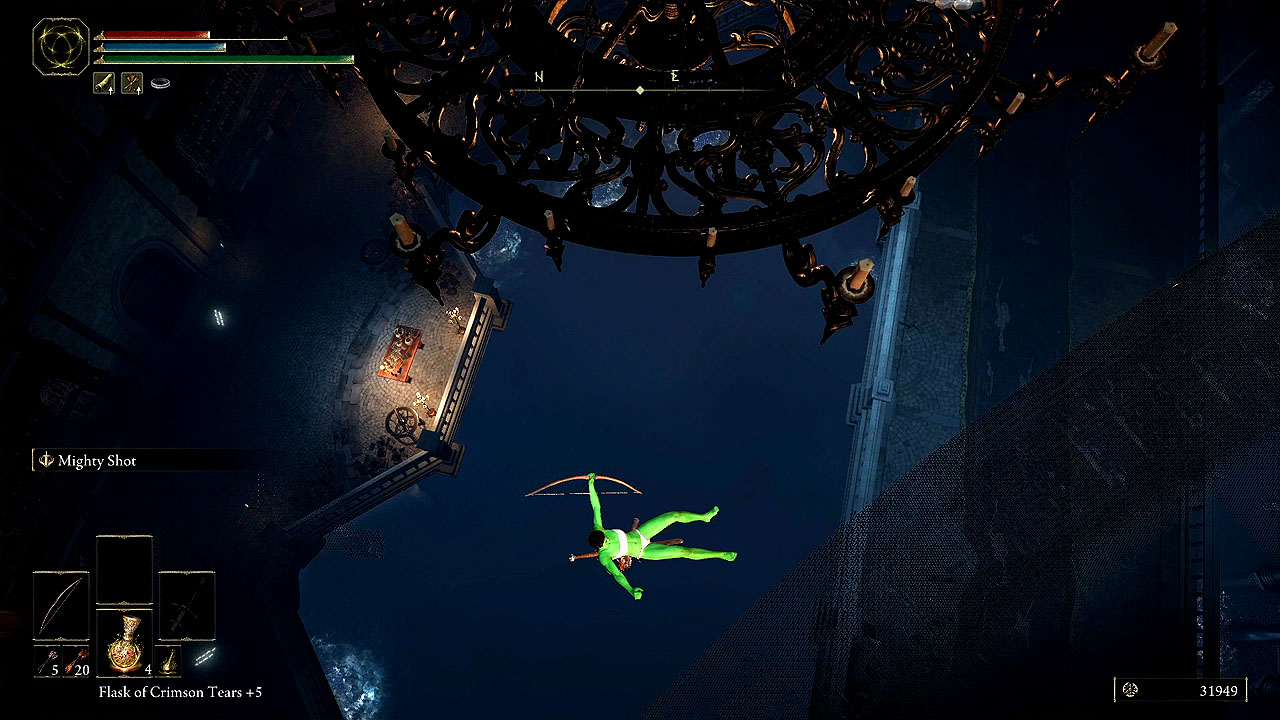Choose the dagger weapon slot
Image resolution: width=1280 pixels, height=720 pixels.
pyautogui.click(x=187, y=606)
